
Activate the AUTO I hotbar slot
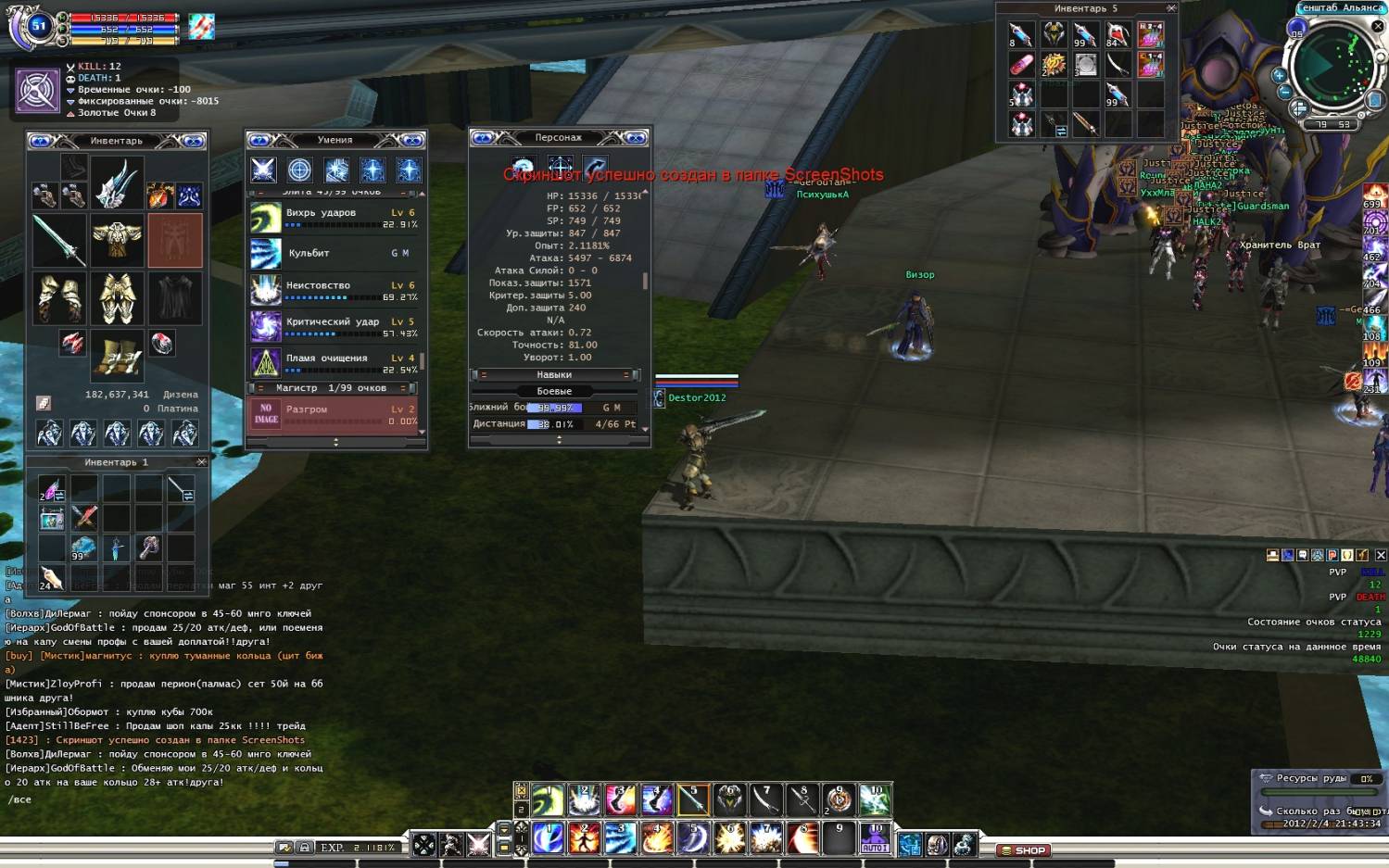click(x=875, y=837)
